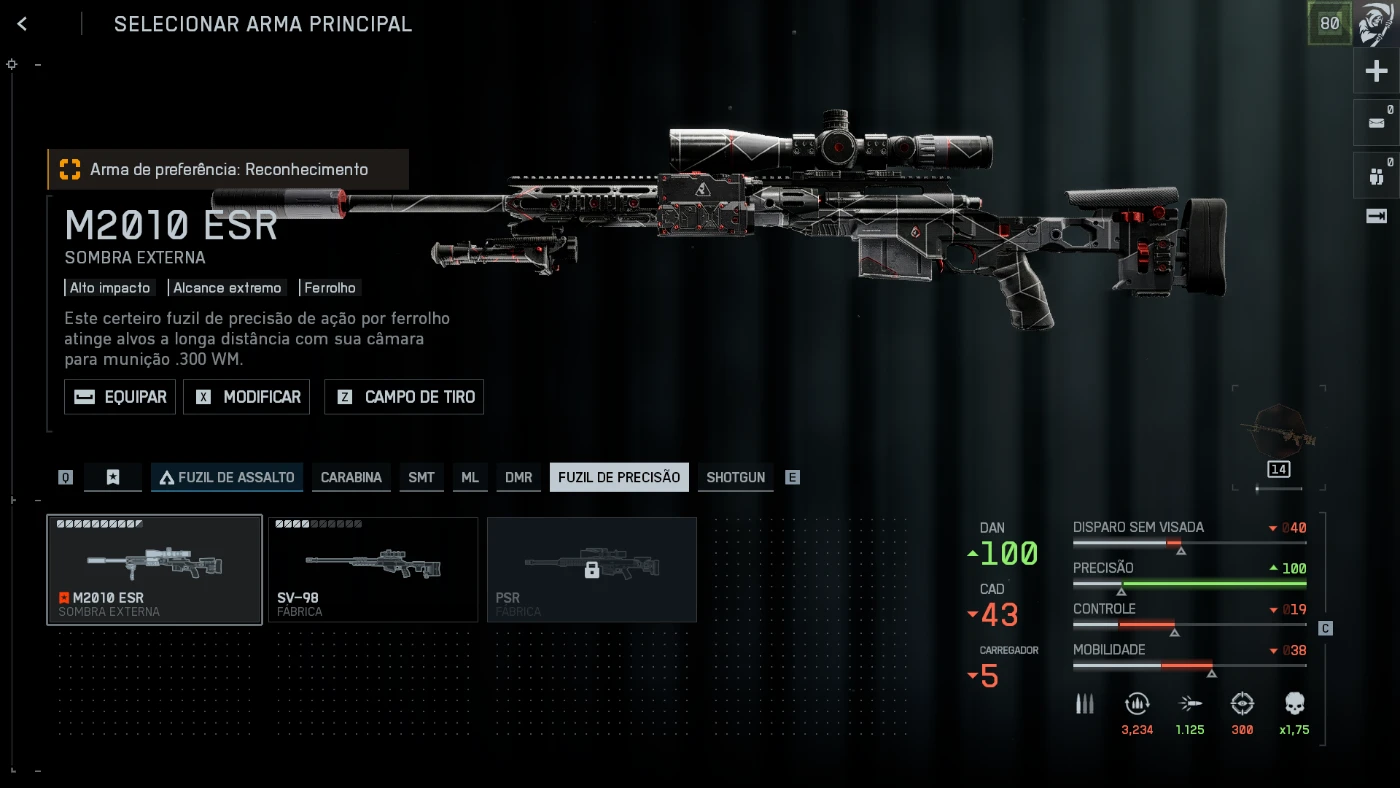This screenshot has height=788, width=1400.
Task: Click the locked PSR weapon tile
Action: pyautogui.click(x=592, y=570)
